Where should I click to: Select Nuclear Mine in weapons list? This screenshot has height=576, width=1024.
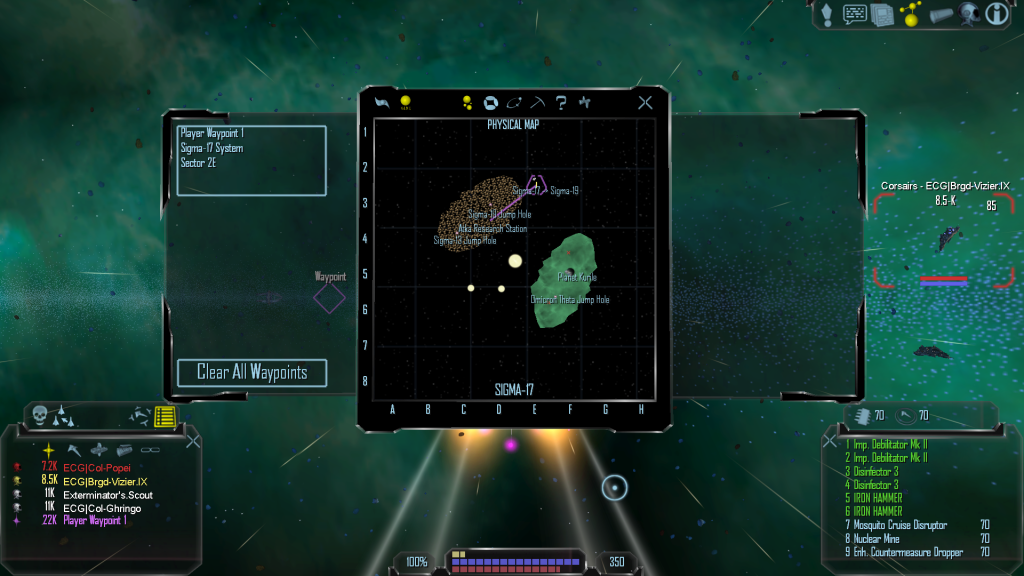click(x=880, y=539)
